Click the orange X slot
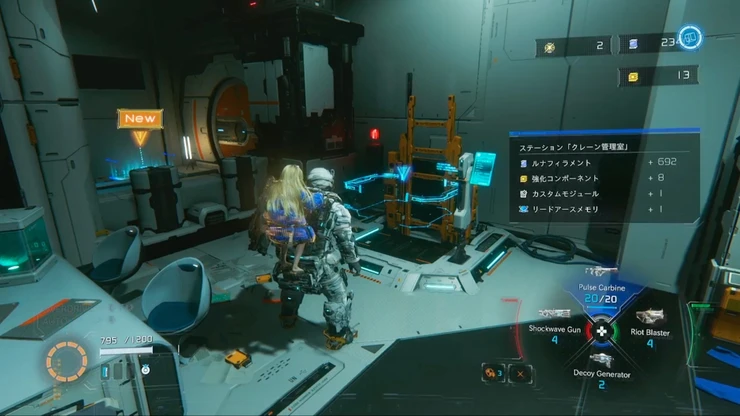 click(x=520, y=373)
